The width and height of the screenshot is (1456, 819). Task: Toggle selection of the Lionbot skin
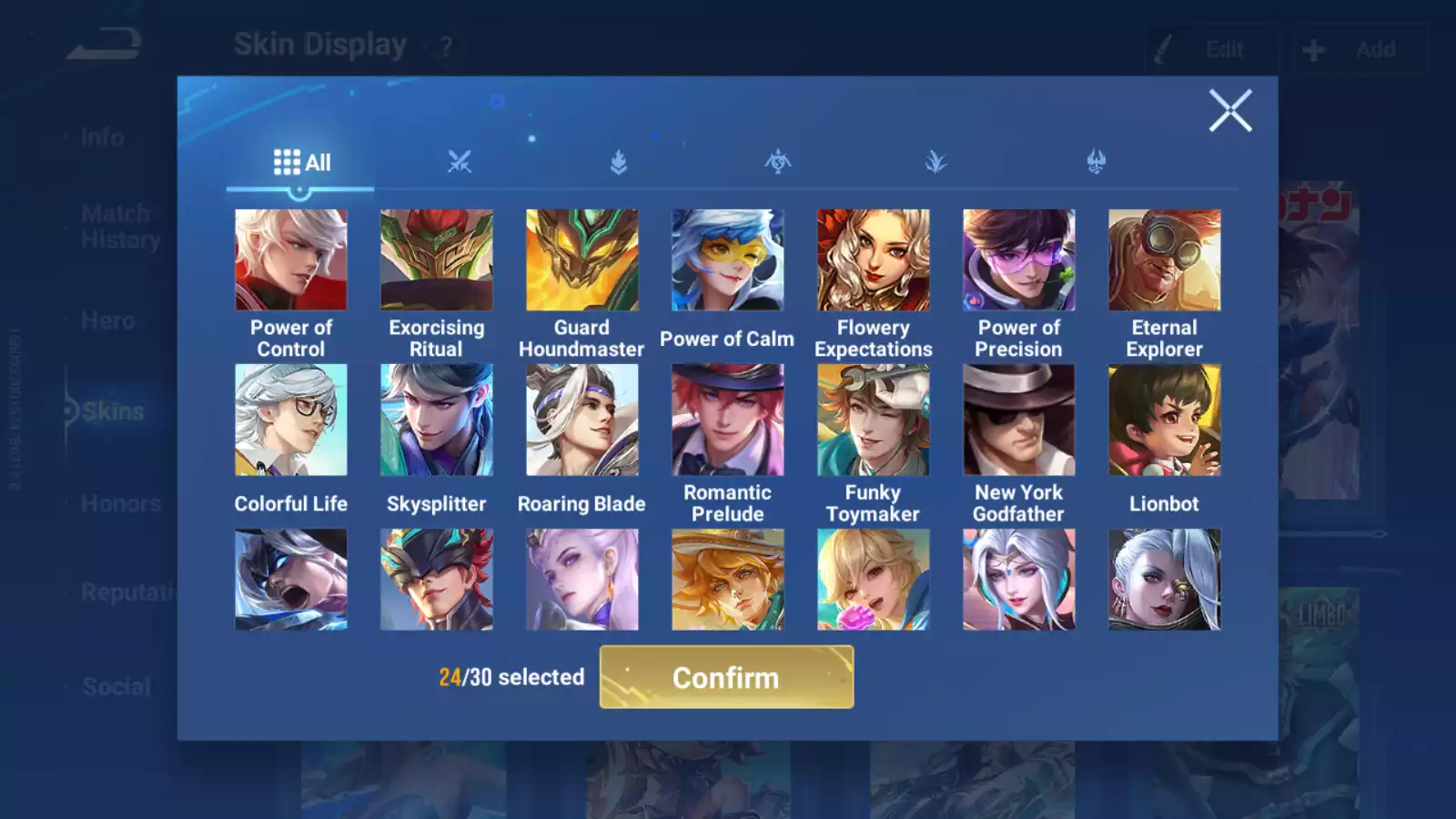[1164, 417]
